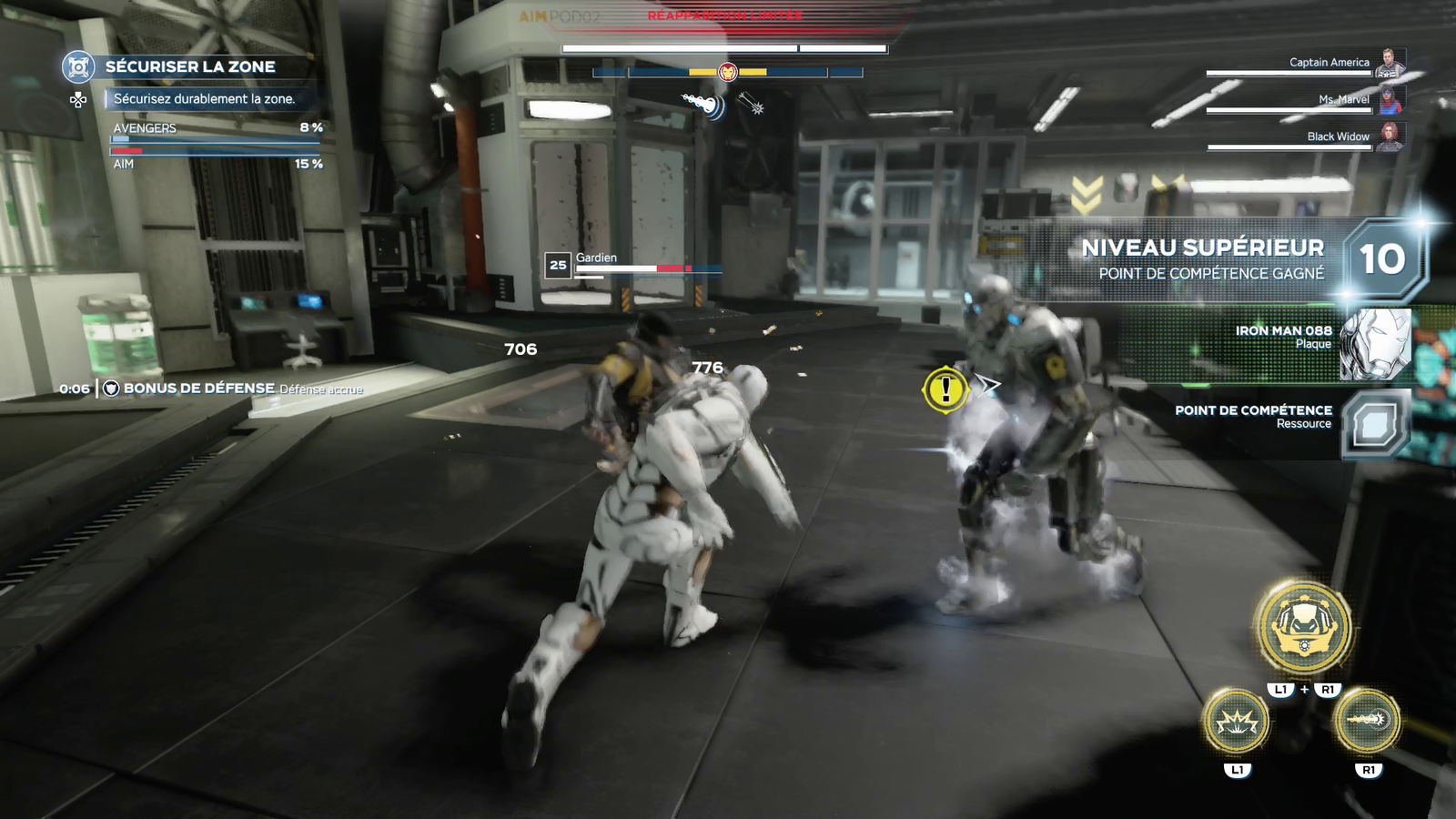Select the Bonus de Défense buff icon

111,389
